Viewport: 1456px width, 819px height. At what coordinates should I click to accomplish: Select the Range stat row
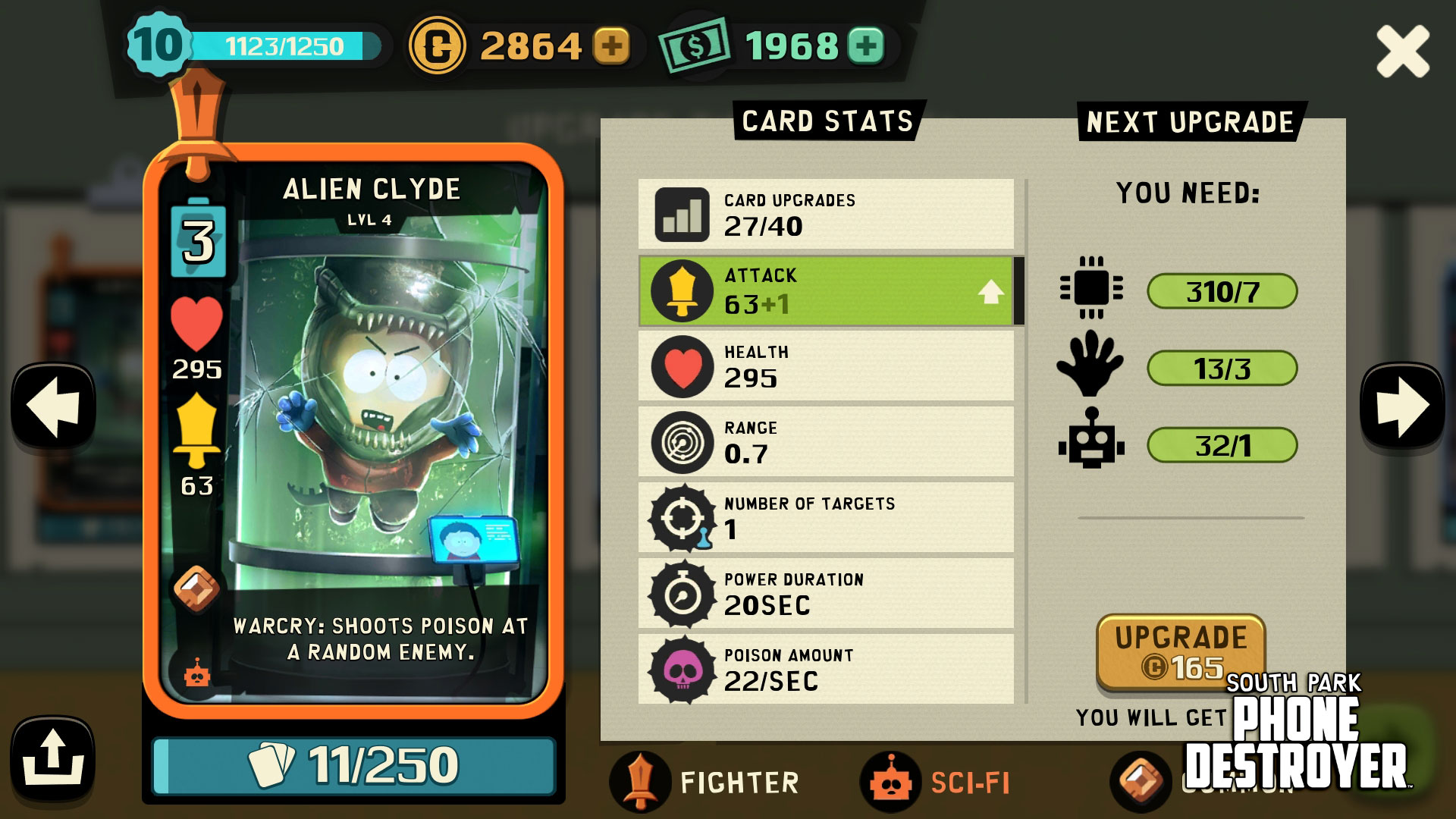[x=827, y=442]
